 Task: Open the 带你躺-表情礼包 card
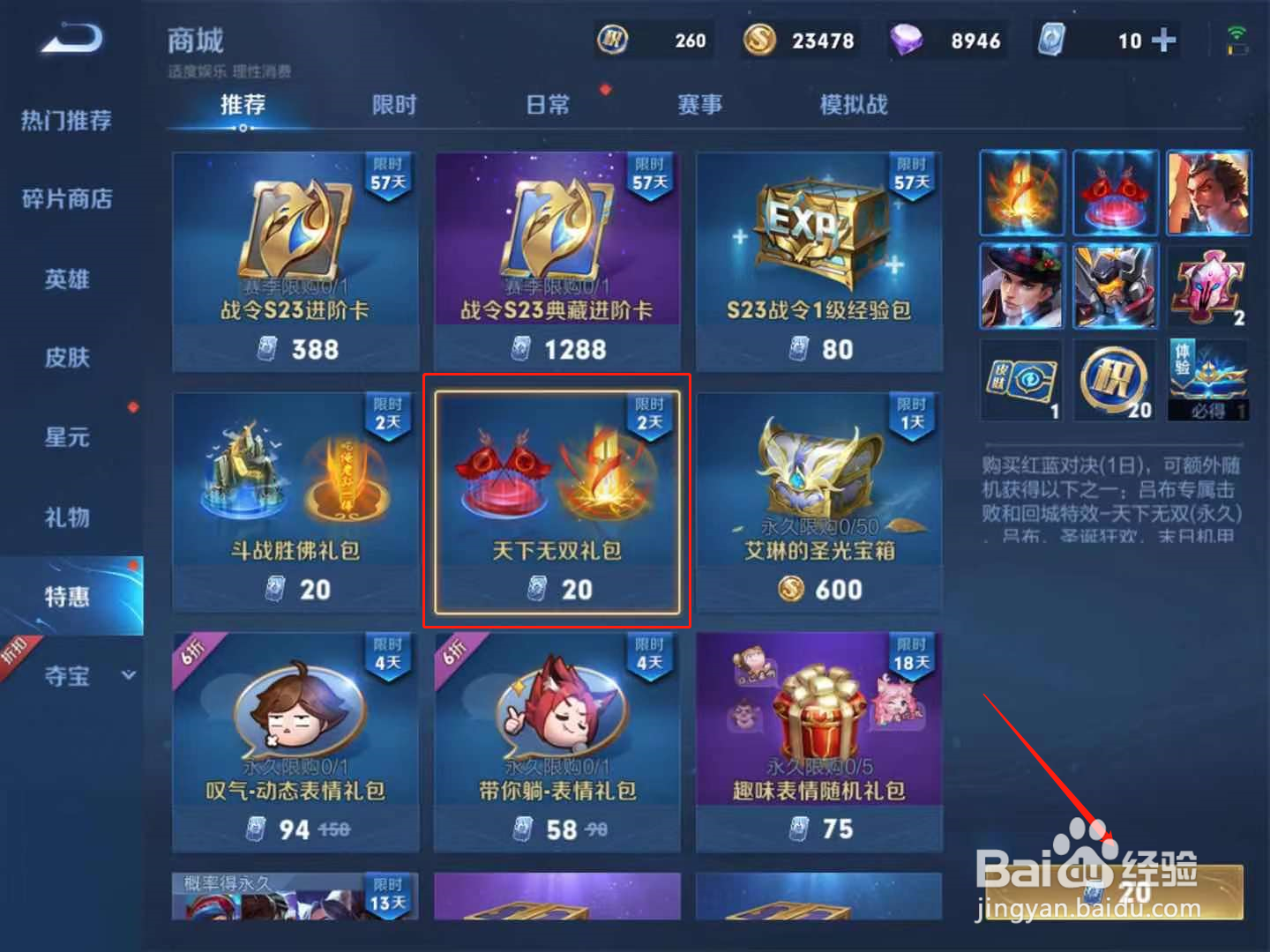[557, 740]
